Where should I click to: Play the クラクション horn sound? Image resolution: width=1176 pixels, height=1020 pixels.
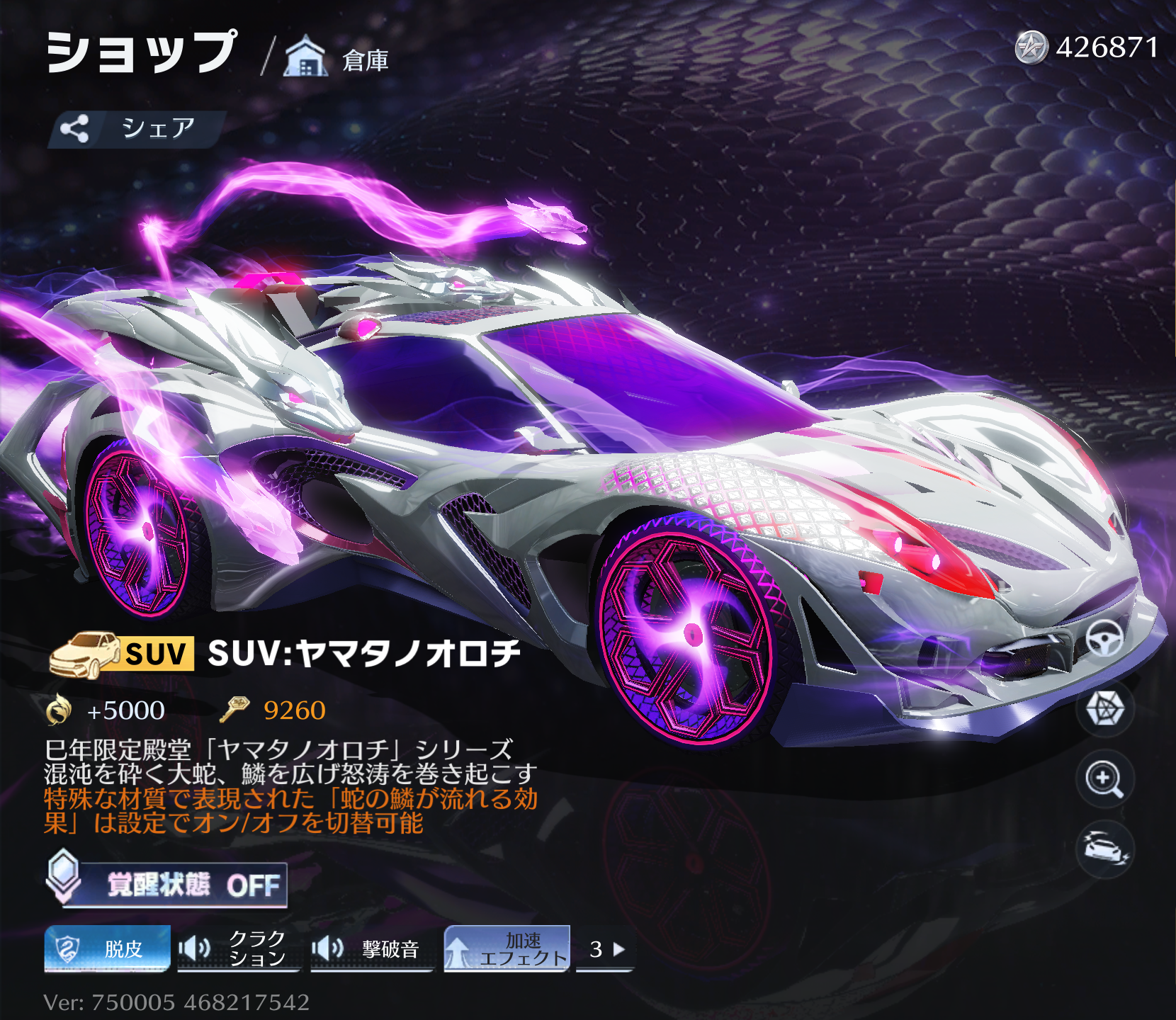pos(237,948)
